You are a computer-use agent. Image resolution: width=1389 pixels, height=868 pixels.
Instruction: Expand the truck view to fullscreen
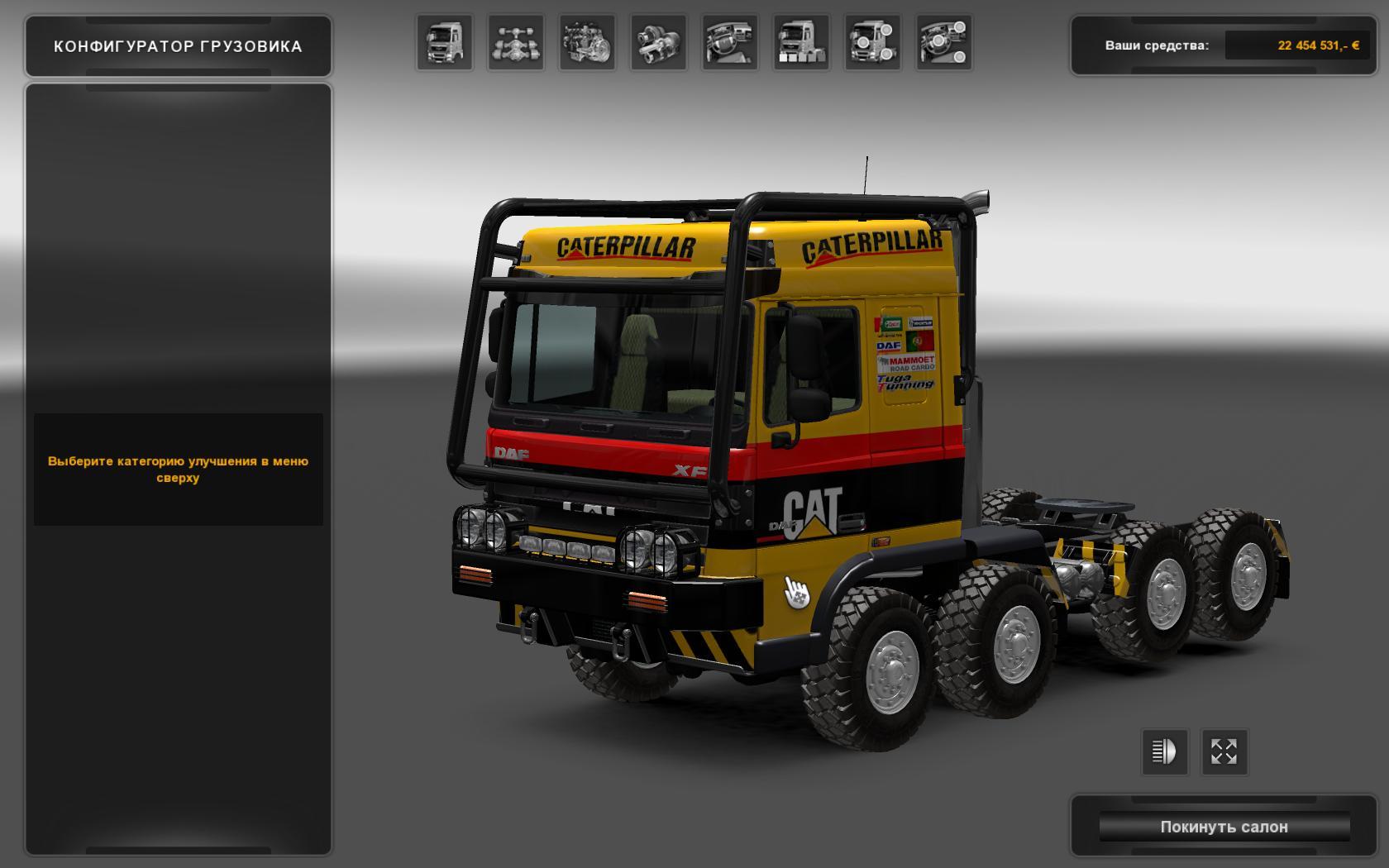[x=1224, y=751]
